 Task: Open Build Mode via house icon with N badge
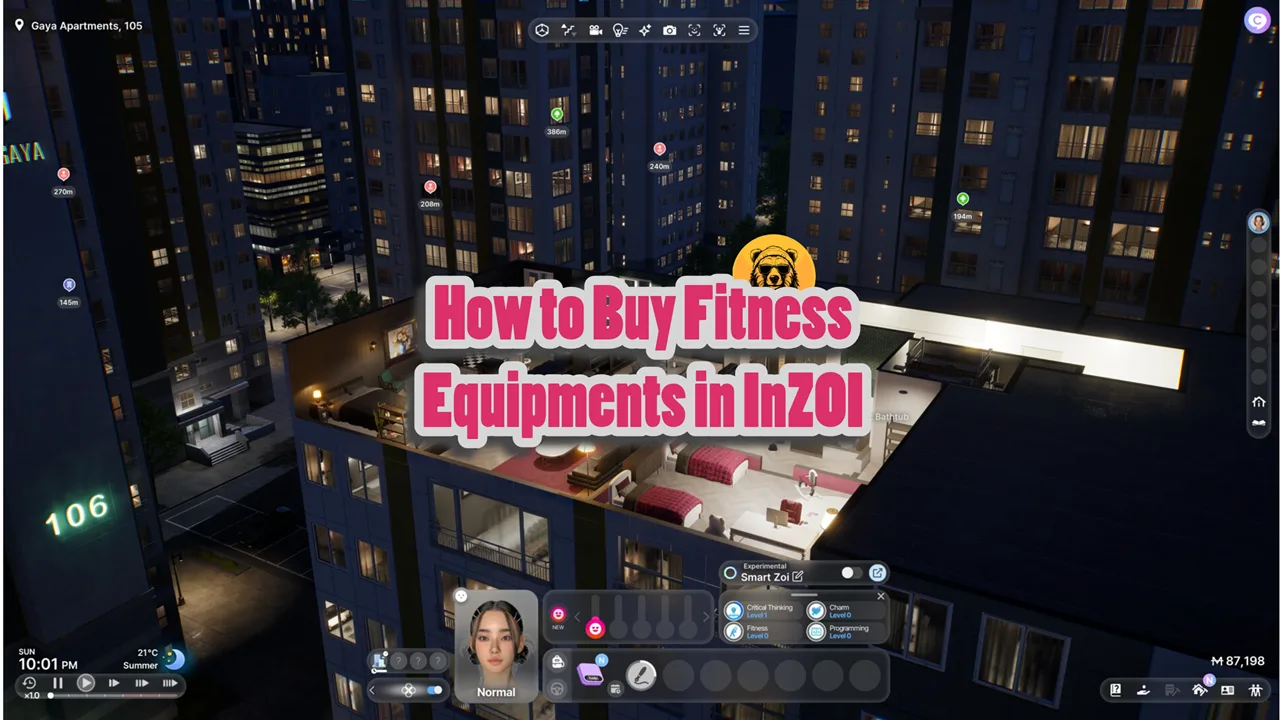(x=1200, y=690)
